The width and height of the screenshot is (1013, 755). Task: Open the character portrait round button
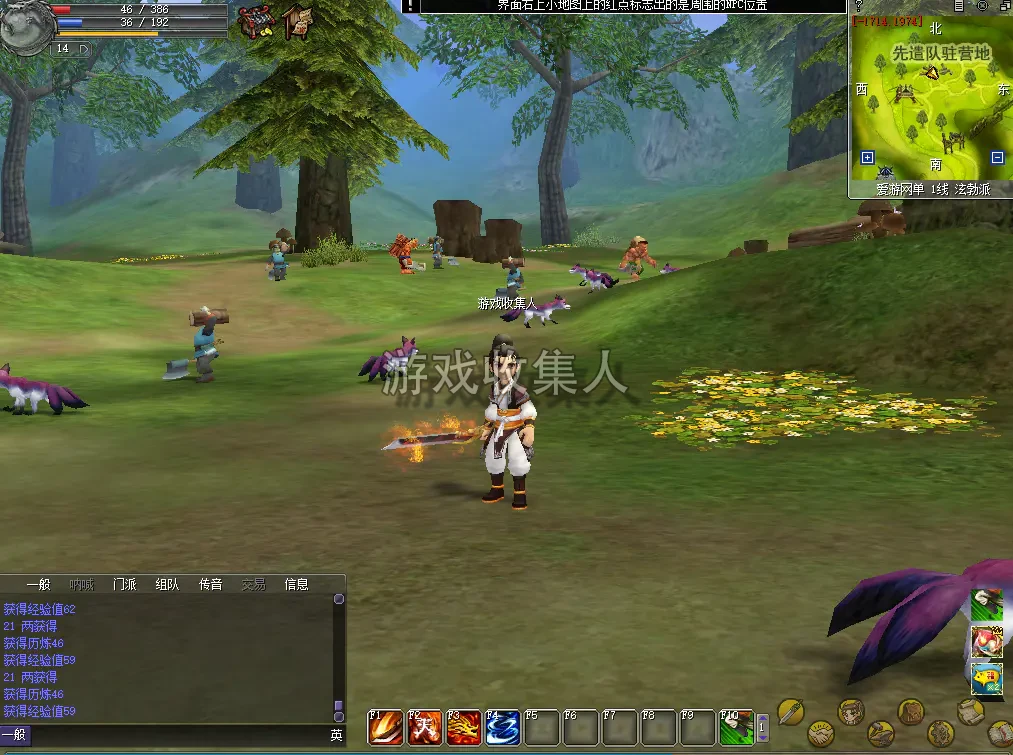[851, 711]
